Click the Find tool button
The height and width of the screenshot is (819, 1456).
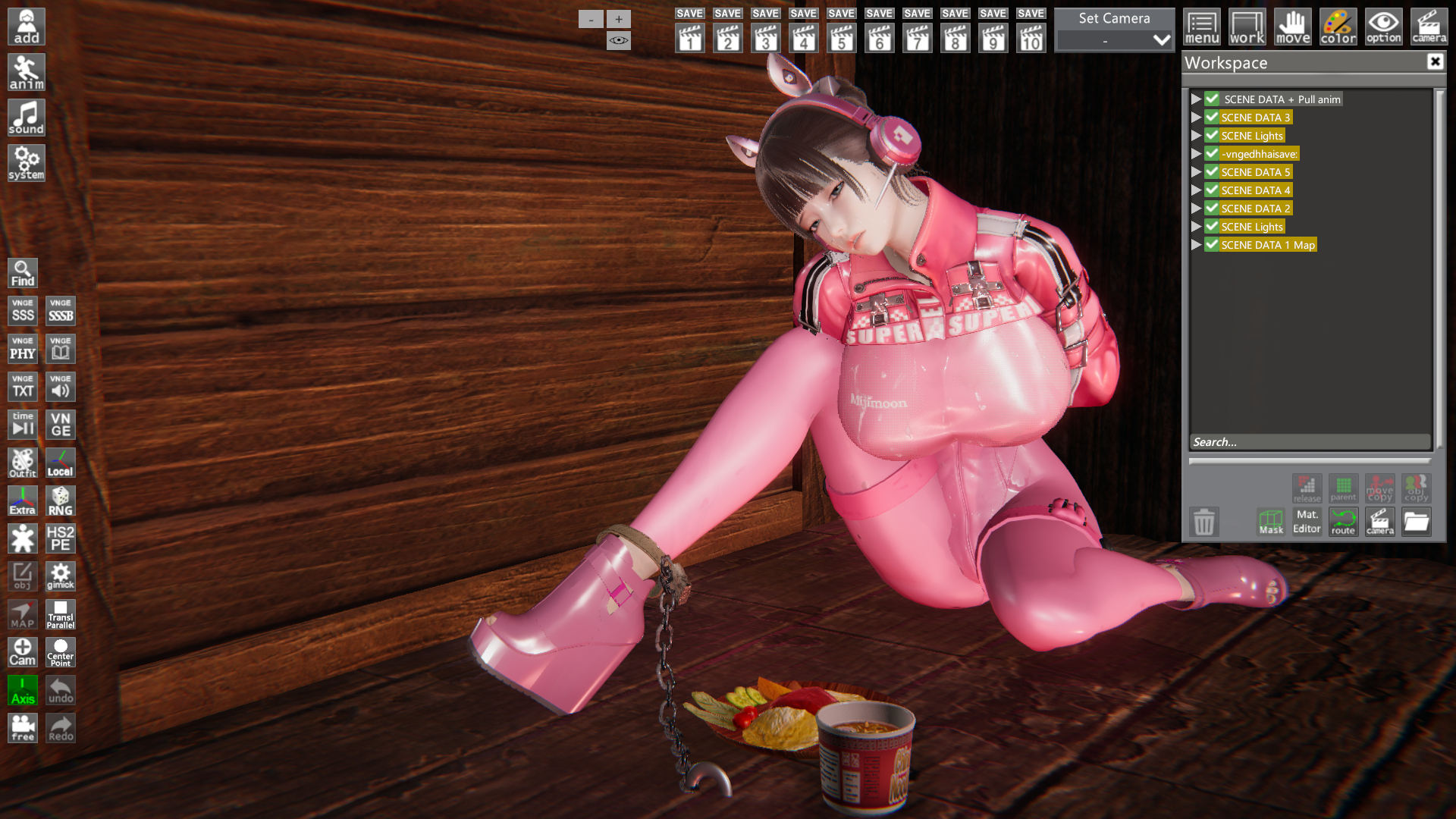[x=23, y=273]
